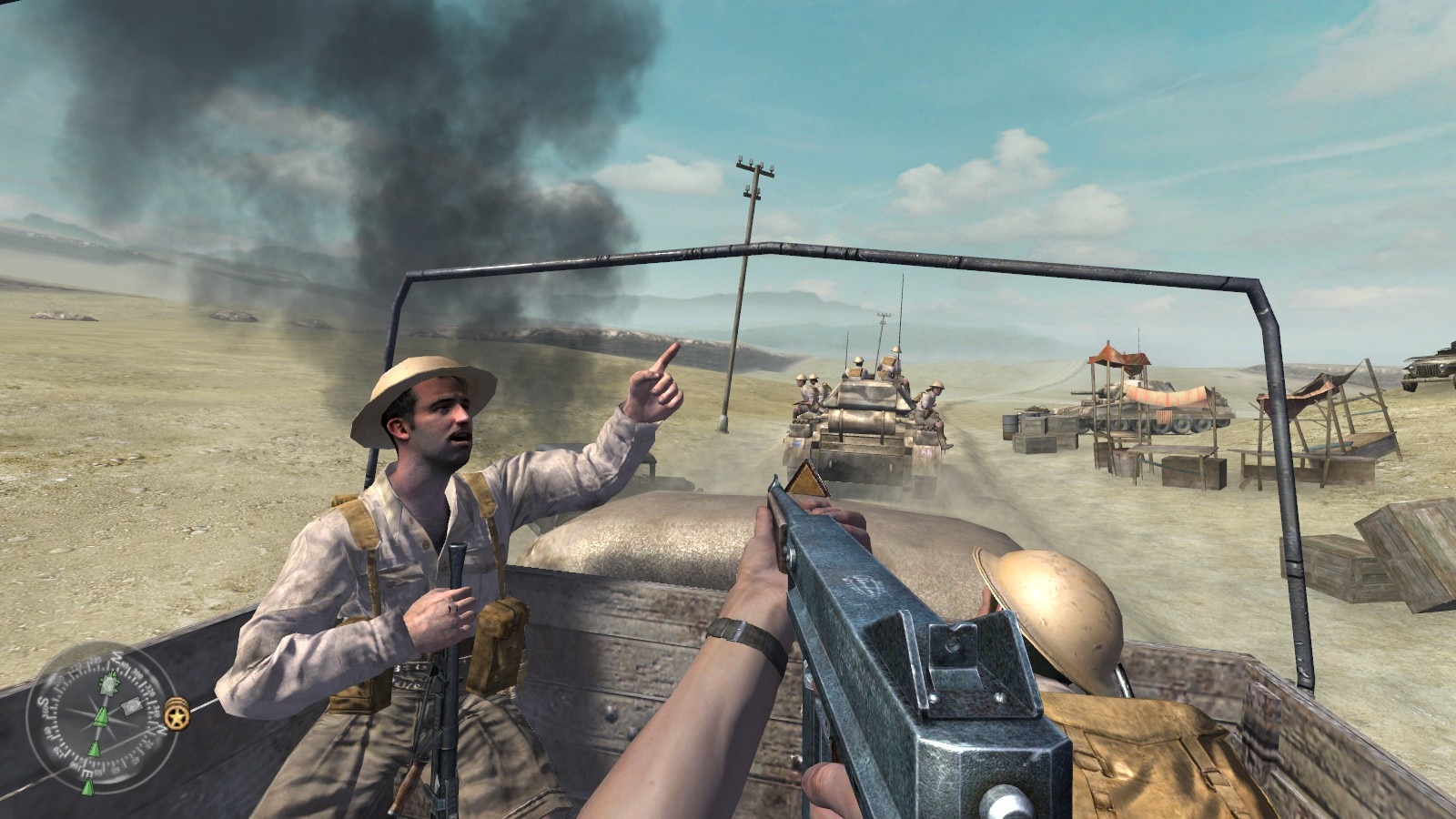Click the gold star rank insignia icon
1456x819 pixels.
(x=177, y=715)
